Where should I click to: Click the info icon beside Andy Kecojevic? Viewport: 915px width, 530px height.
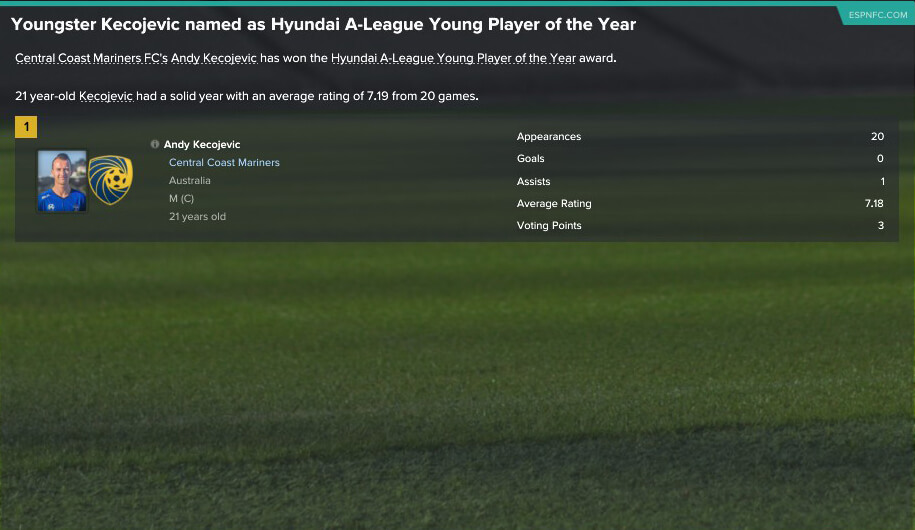pyautogui.click(x=155, y=144)
